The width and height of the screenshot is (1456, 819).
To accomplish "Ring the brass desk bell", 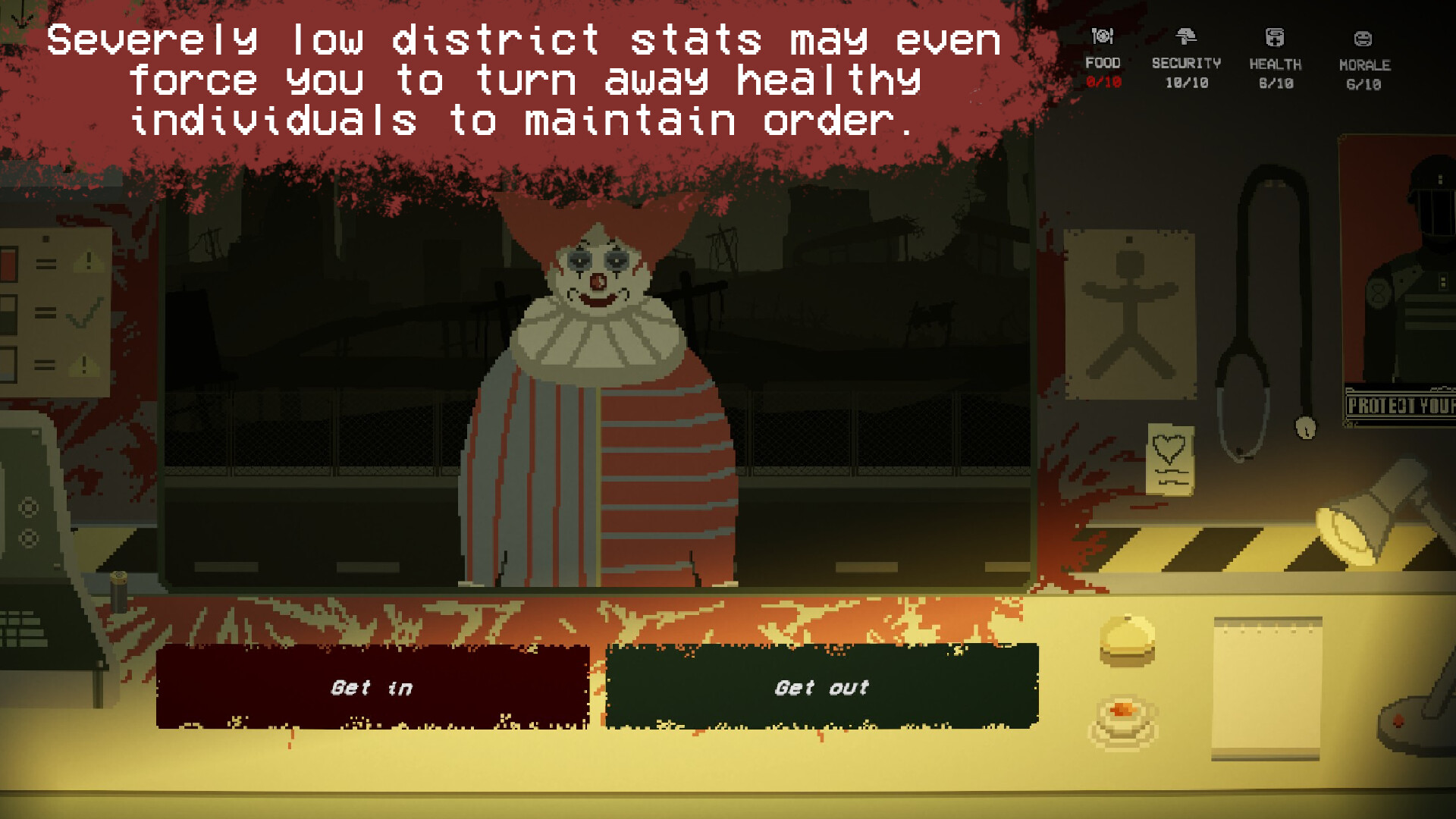I will point(1128,641).
